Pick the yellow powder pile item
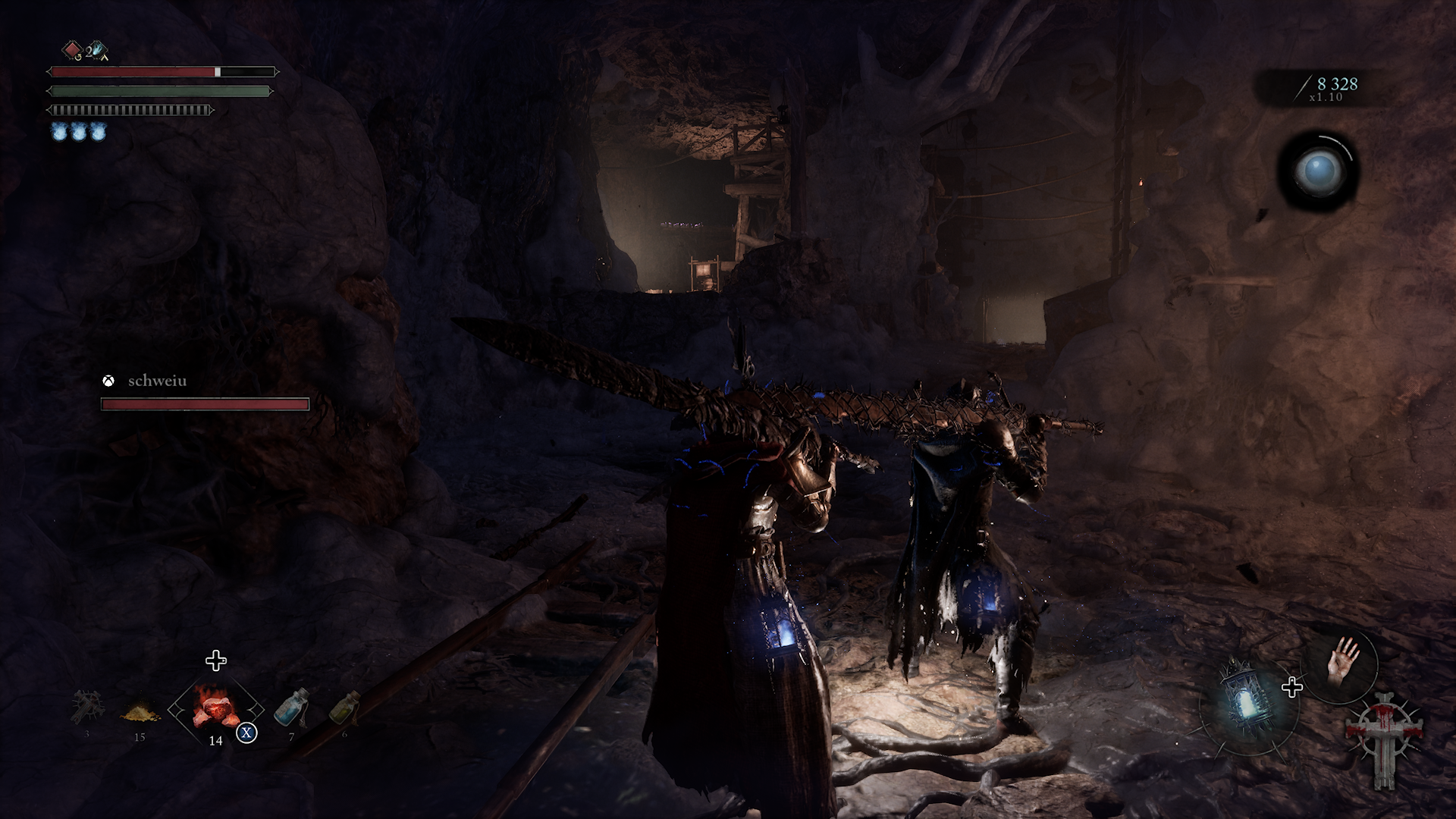This screenshot has height=819, width=1456. tap(140, 713)
